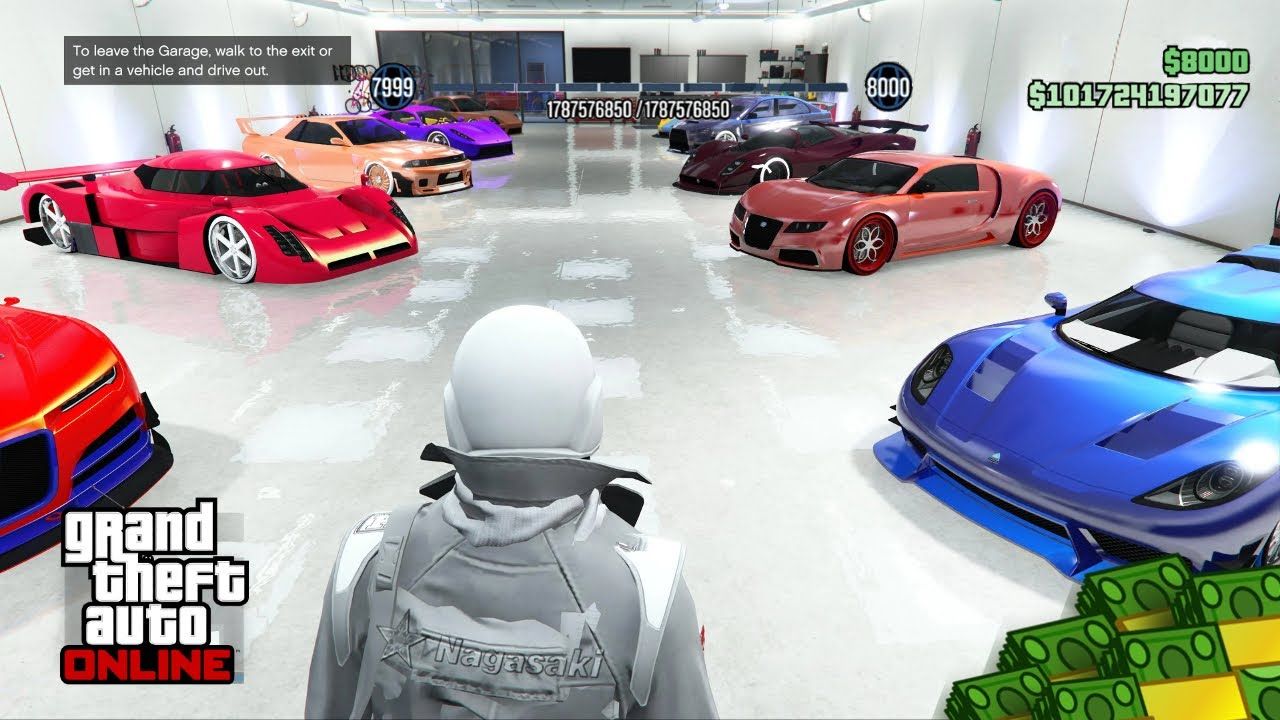Click the 7999 RP level badge
The image size is (1280, 720).
pyautogui.click(x=392, y=88)
